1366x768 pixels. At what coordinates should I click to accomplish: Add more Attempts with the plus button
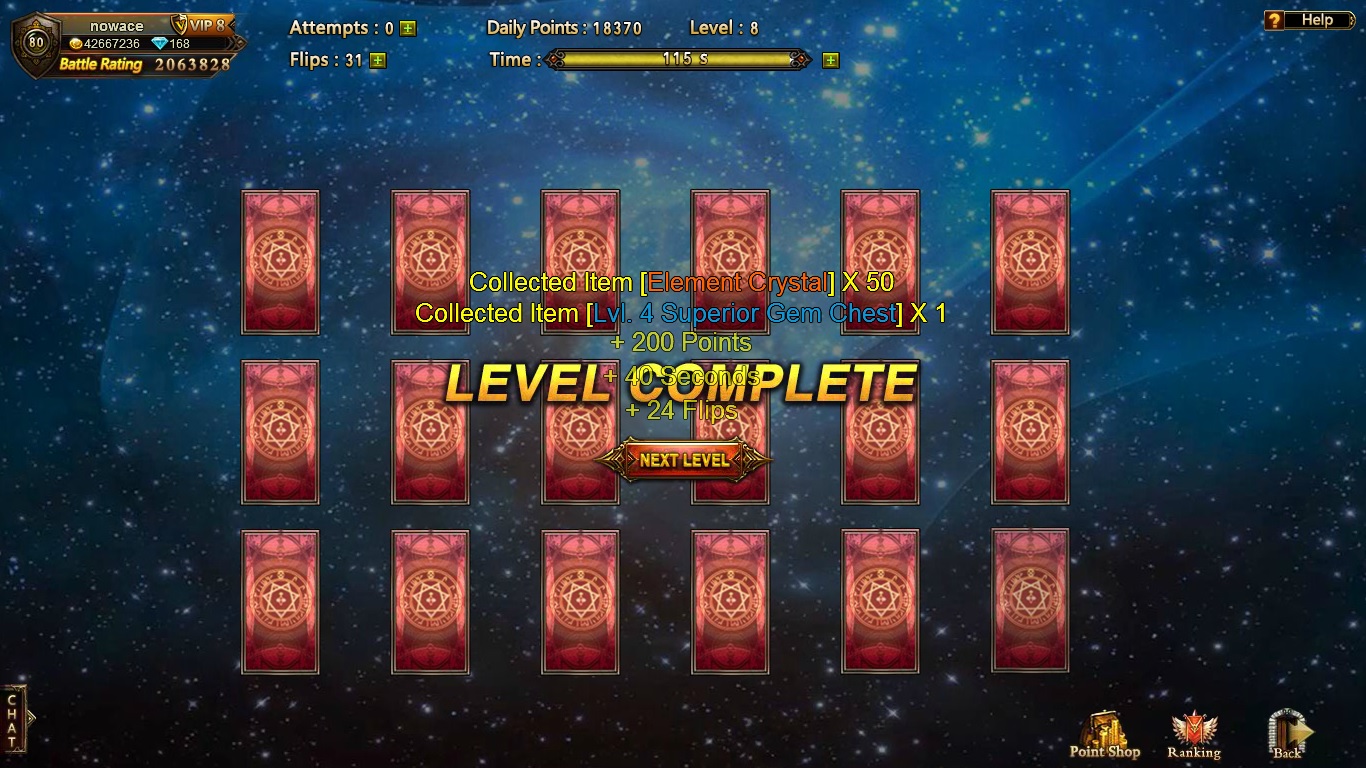[x=407, y=29]
